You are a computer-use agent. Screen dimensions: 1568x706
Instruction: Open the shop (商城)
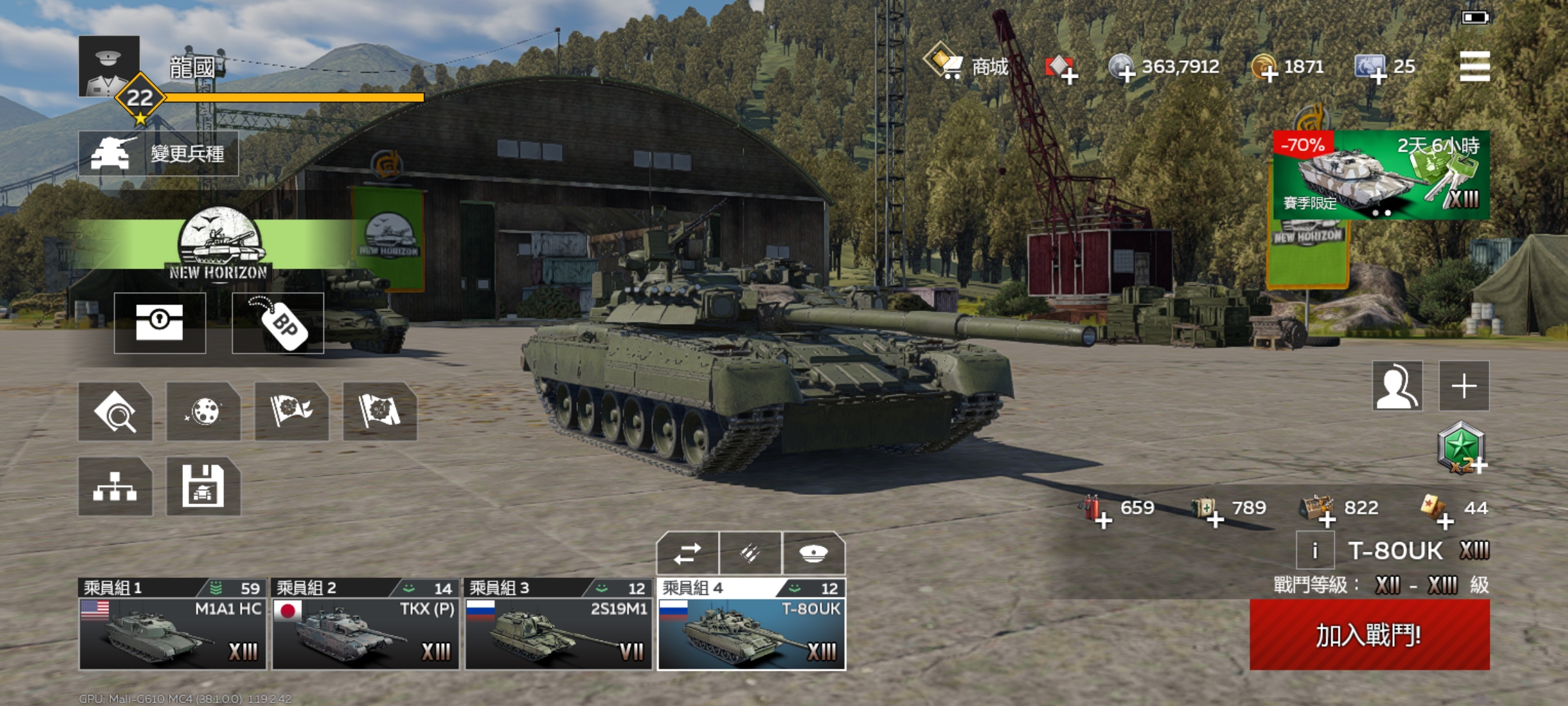[x=967, y=66]
